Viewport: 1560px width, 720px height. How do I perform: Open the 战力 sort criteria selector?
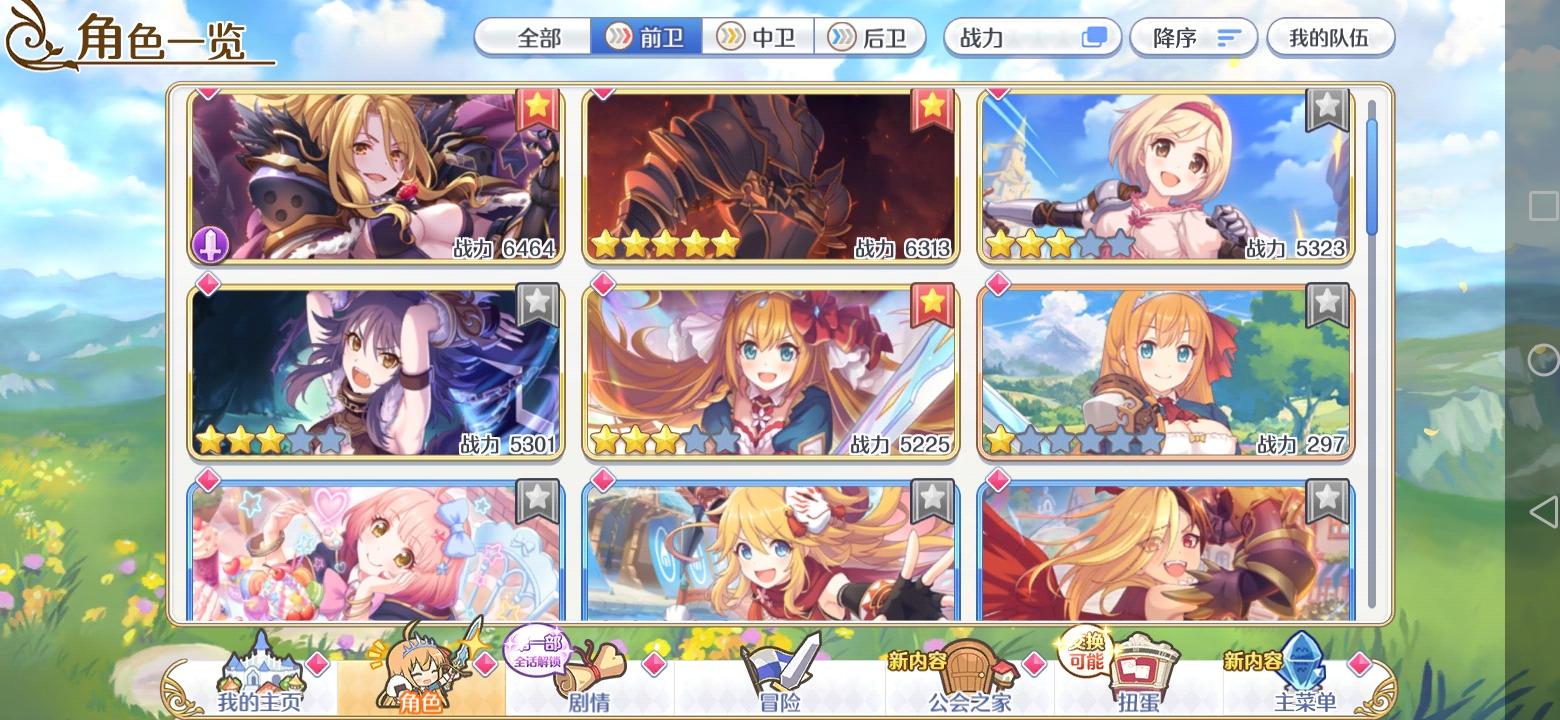[1030, 37]
